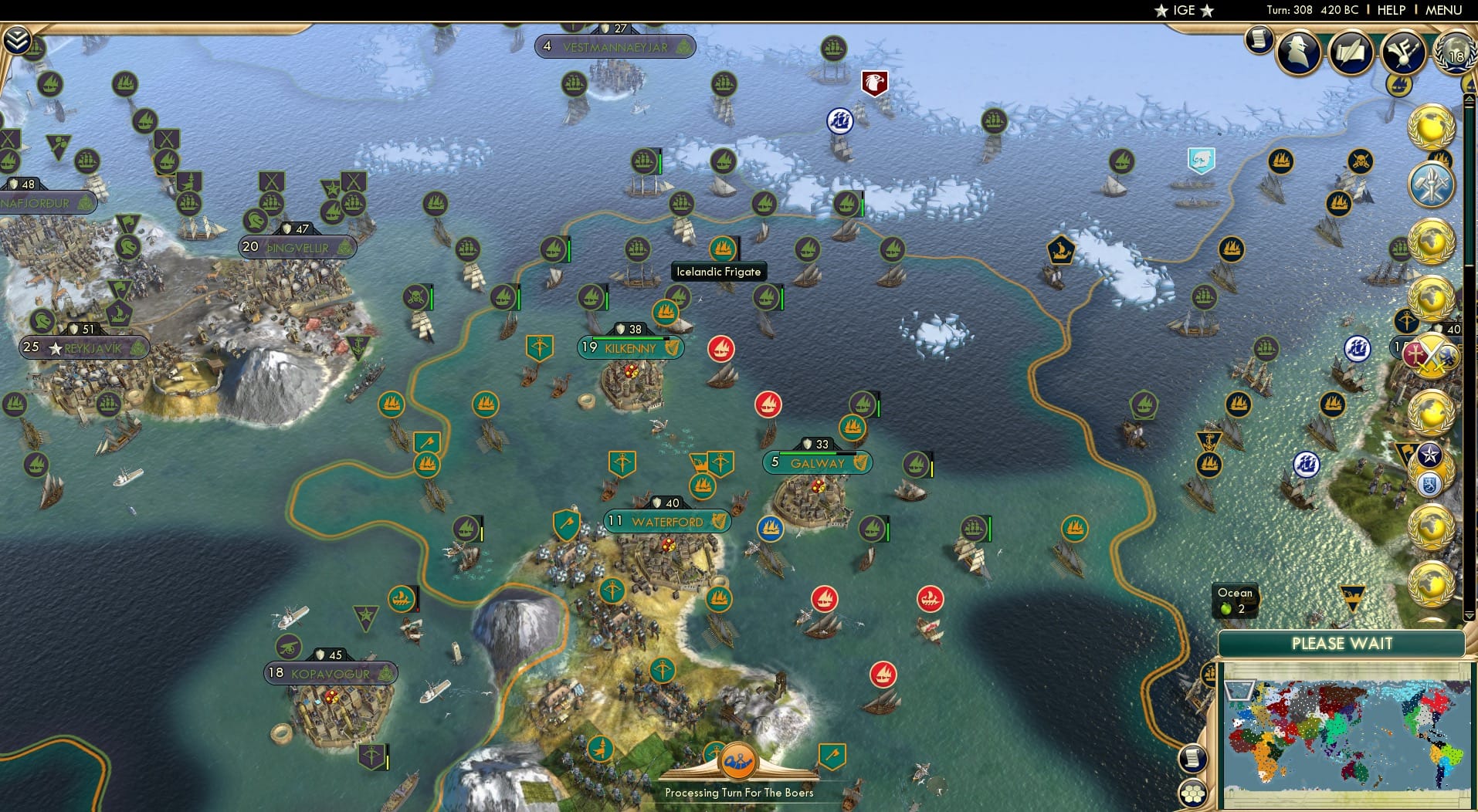Screen dimensions: 1478x812
Task: Open the notification log scroll icon
Action: click(x=1259, y=41)
